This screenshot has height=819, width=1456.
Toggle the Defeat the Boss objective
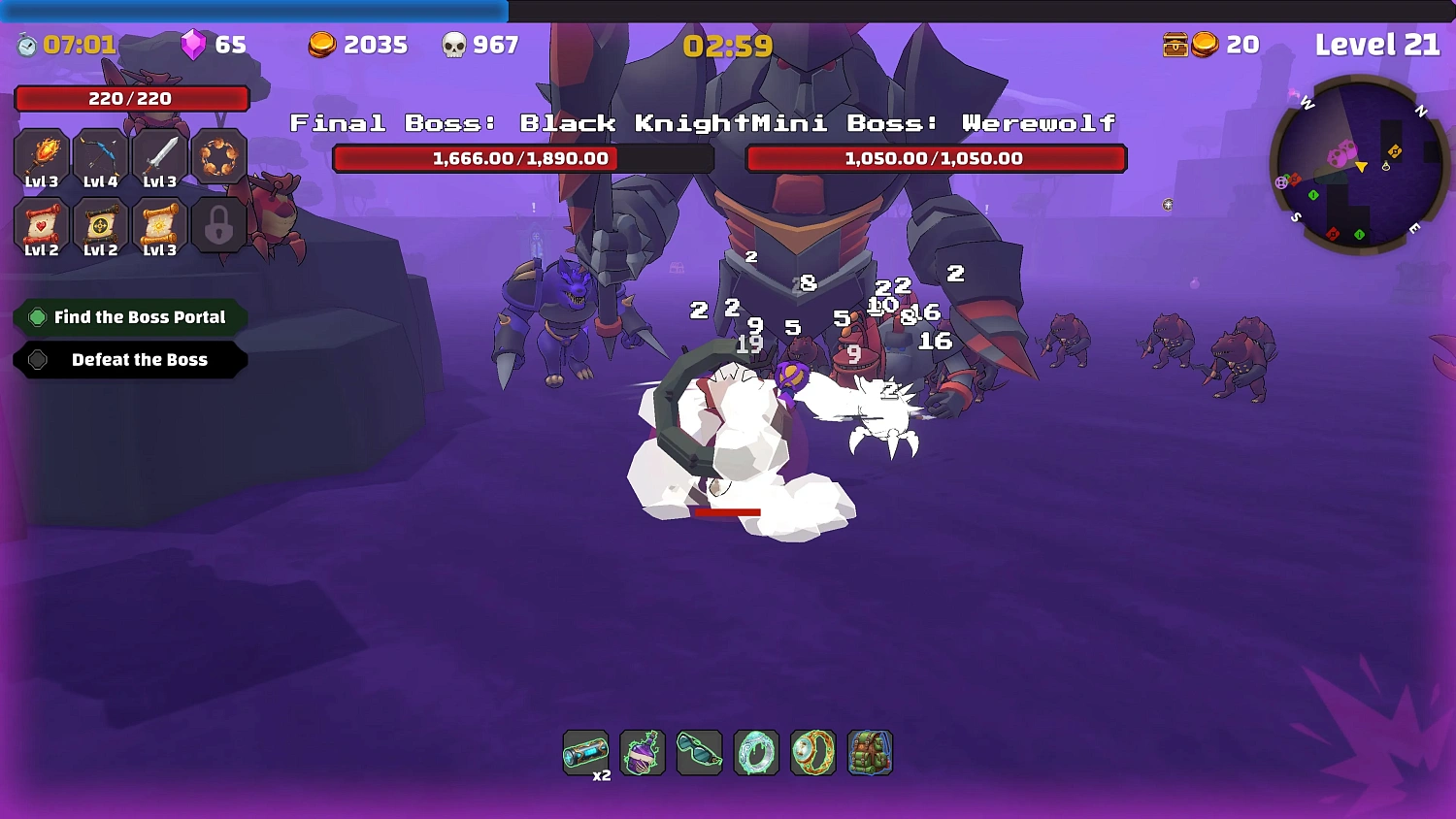pyautogui.click(x=129, y=360)
